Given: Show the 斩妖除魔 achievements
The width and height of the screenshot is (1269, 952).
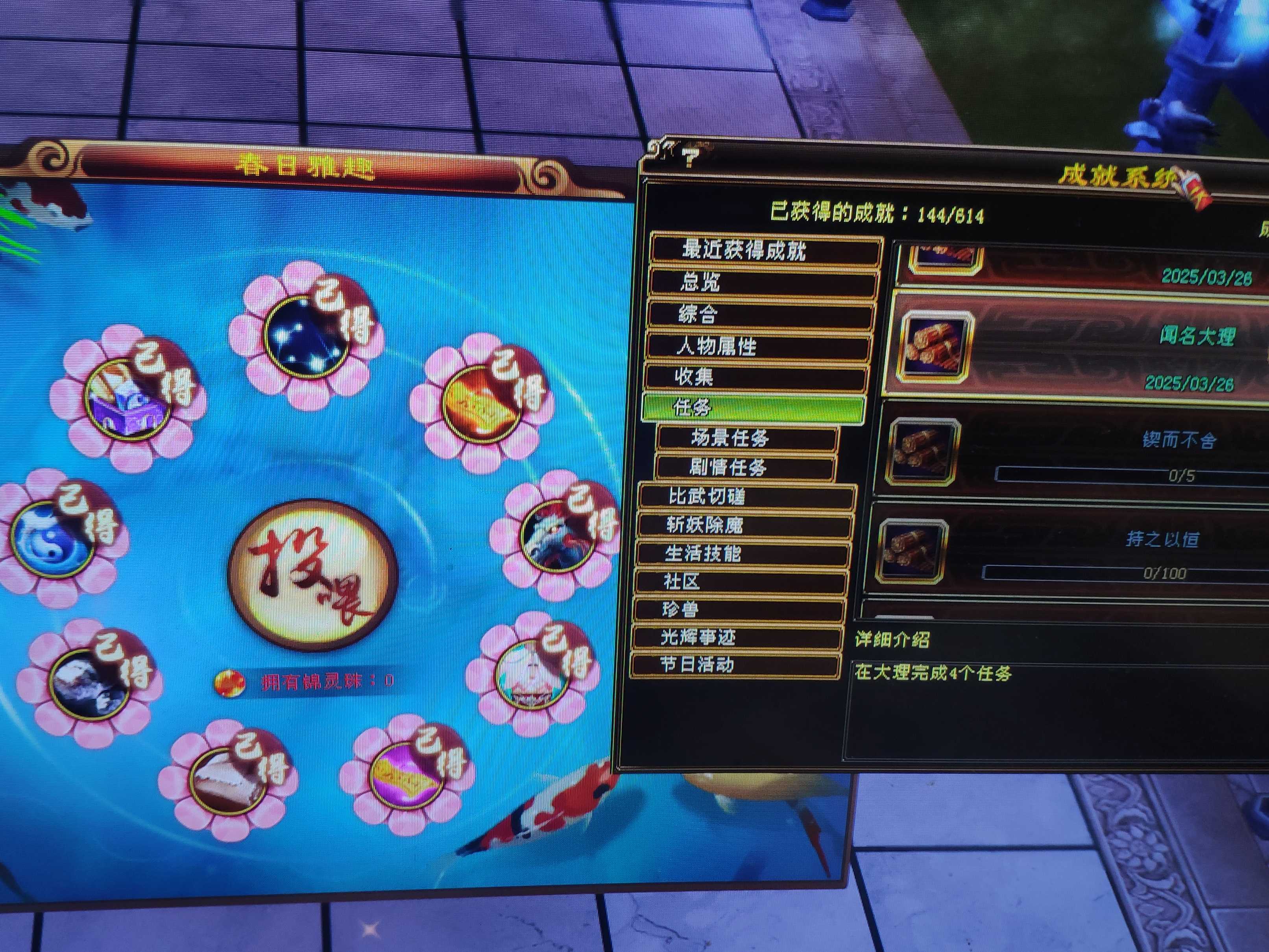Looking at the screenshot, I should click(744, 525).
